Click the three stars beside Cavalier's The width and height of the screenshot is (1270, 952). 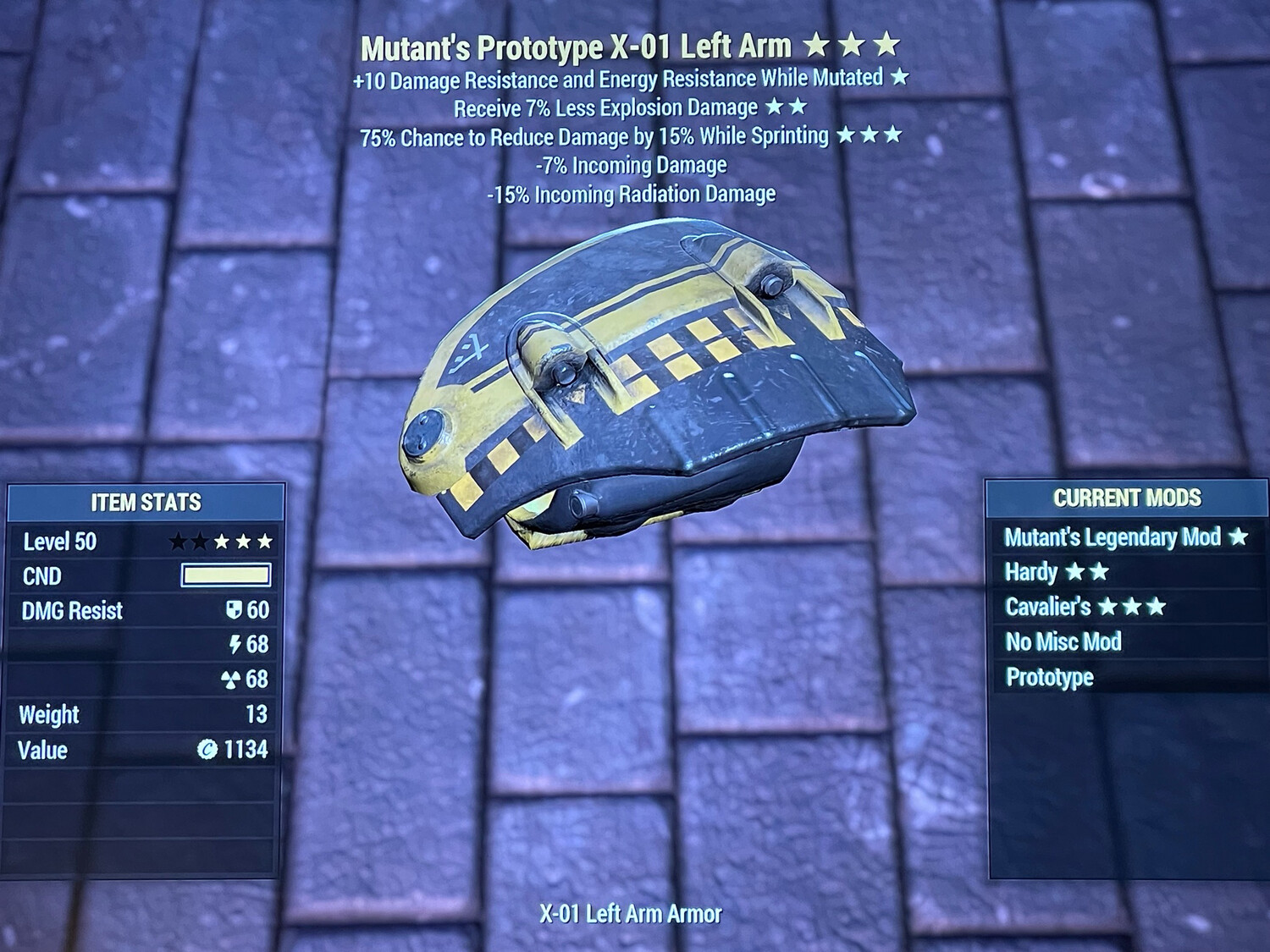tap(1133, 607)
